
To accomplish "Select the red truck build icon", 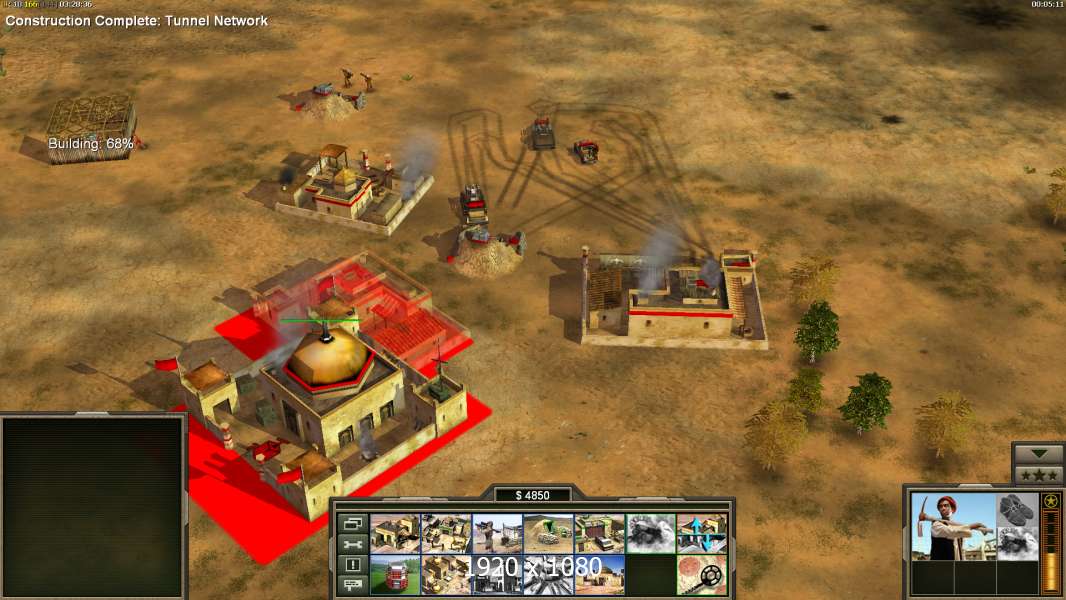I will point(395,575).
